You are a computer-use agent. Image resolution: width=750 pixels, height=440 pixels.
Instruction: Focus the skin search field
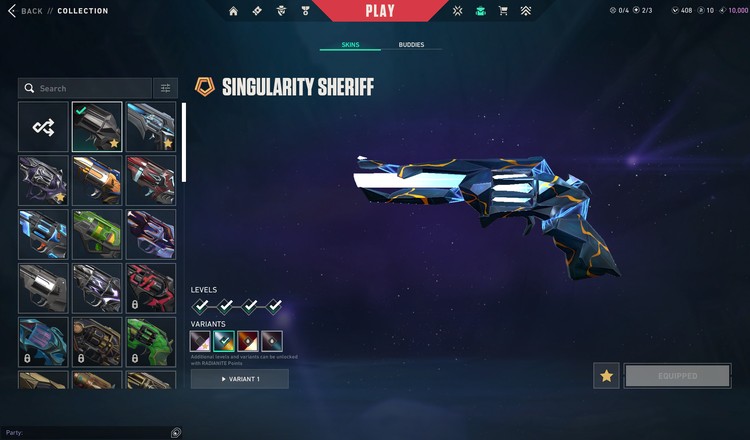pyautogui.click(x=90, y=88)
